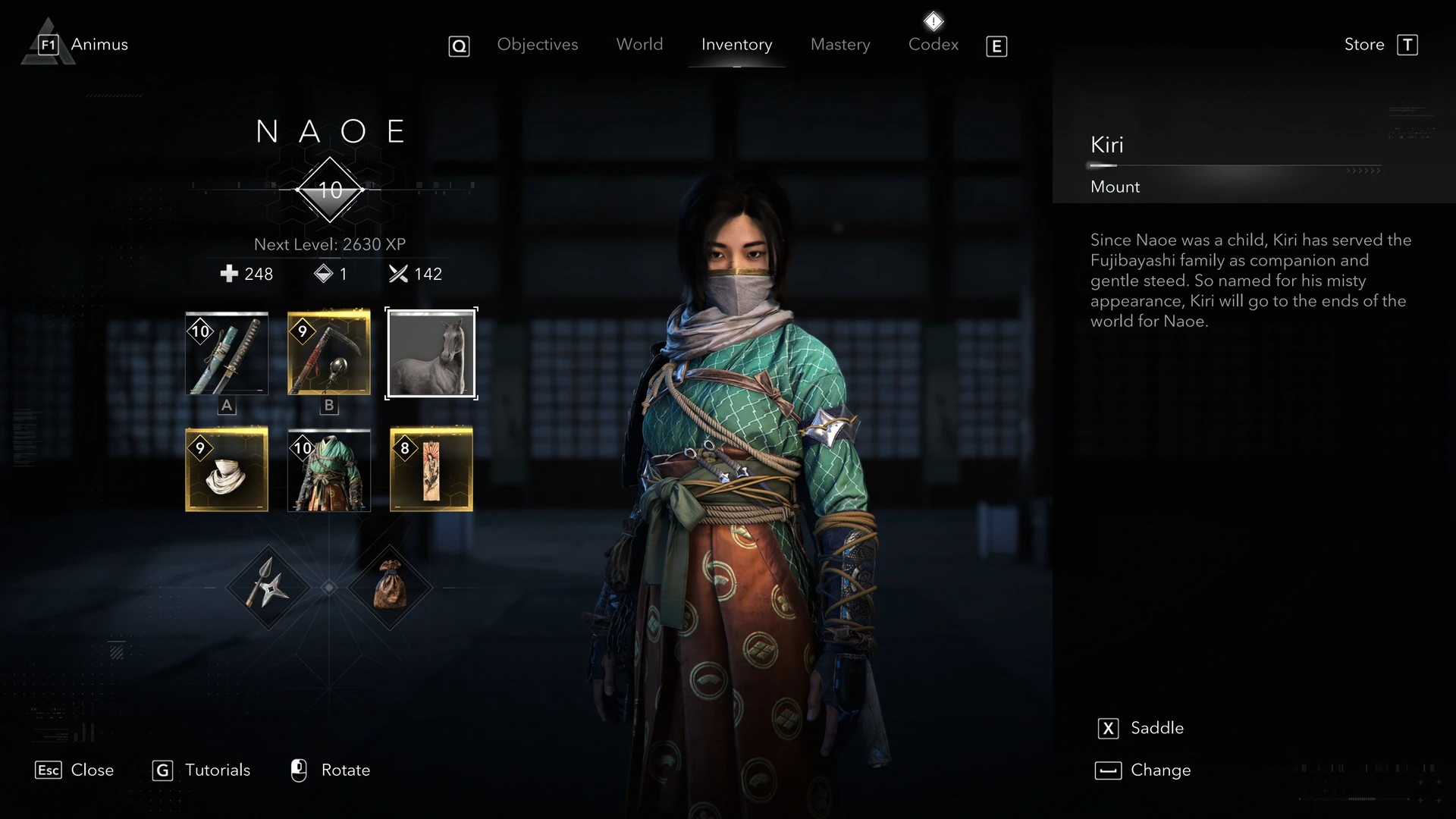Switch to the Mastery tab
The width and height of the screenshot is (1456, 819).
(840, 45)
